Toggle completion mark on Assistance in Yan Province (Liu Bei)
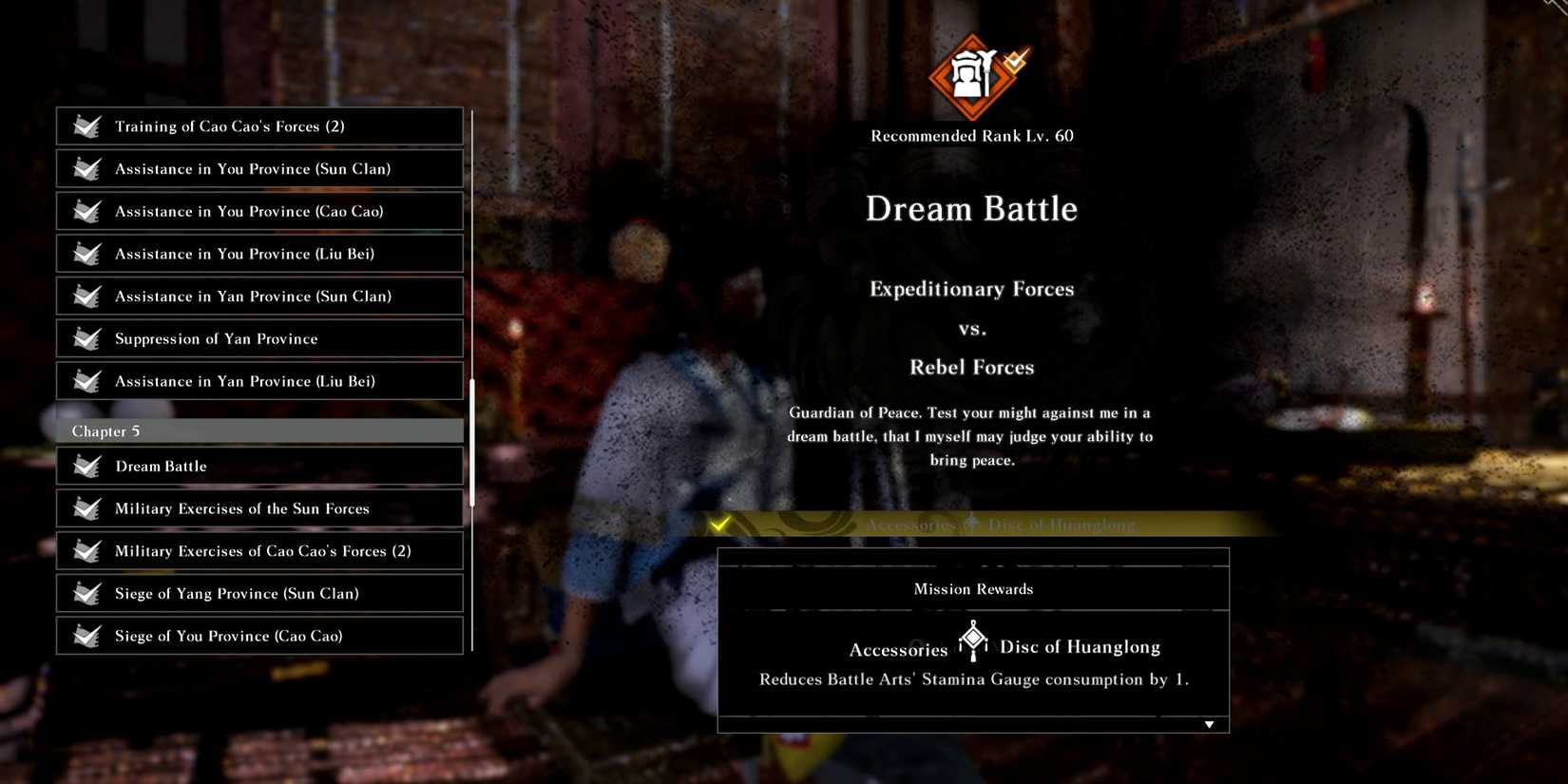Screen dimensions: 1568x784 point(86,381)
